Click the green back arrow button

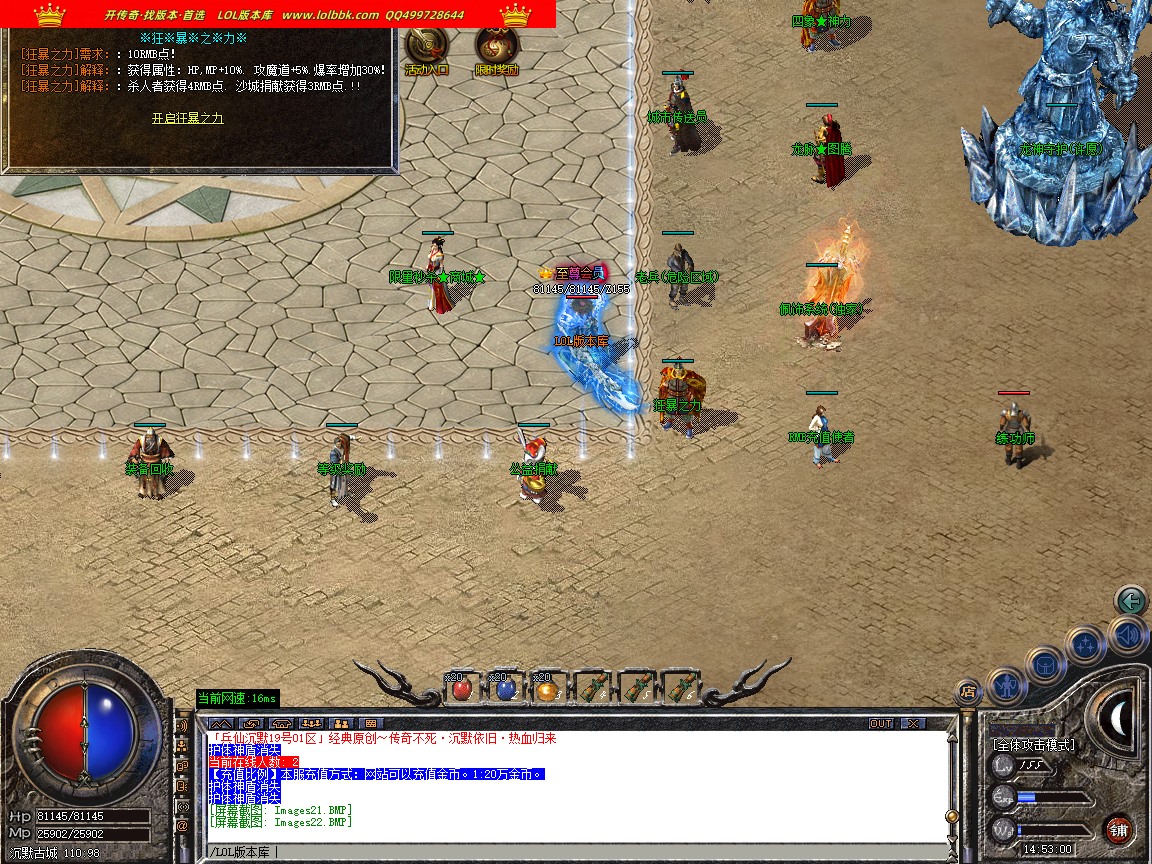click(x=1130, y=601)
